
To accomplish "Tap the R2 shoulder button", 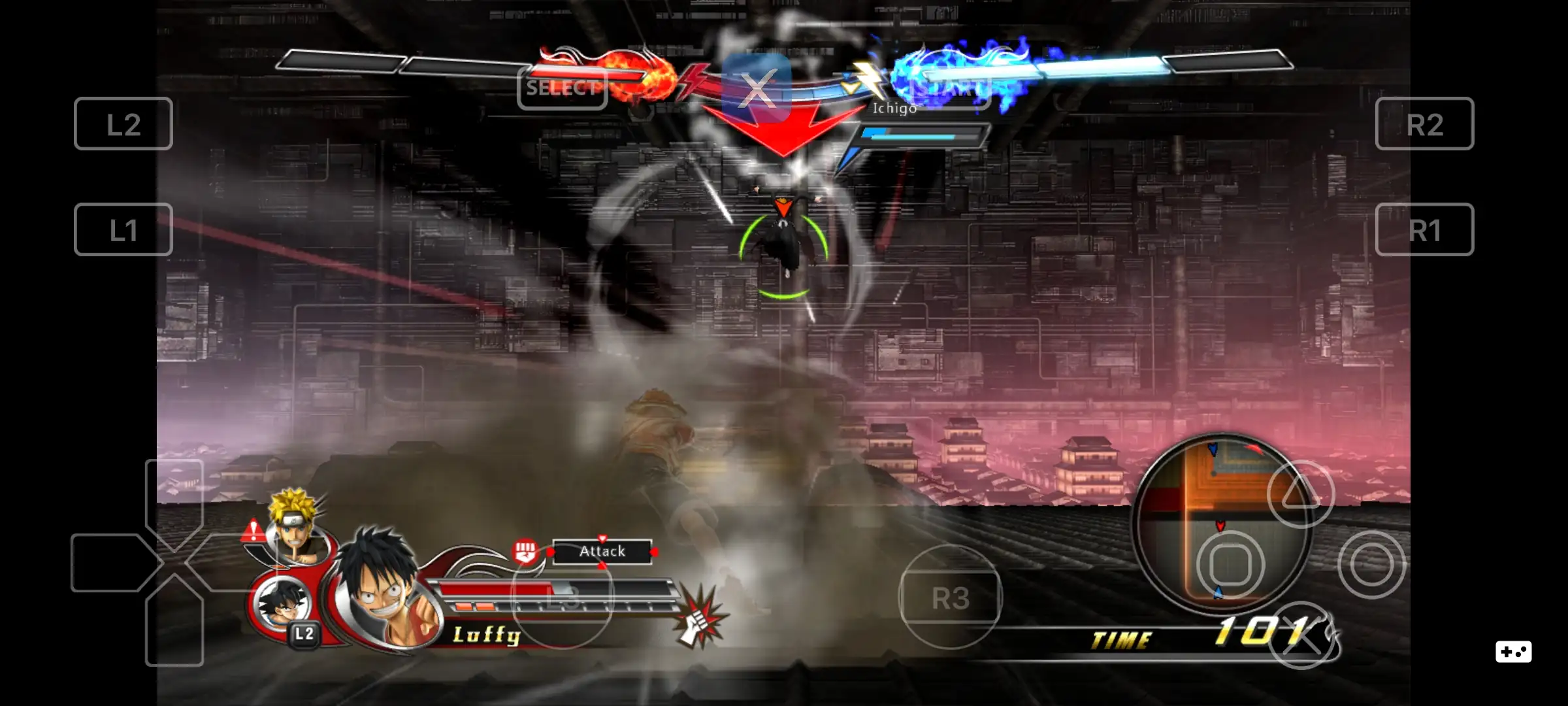I will pyautogui.click(x=1424, y=124).
